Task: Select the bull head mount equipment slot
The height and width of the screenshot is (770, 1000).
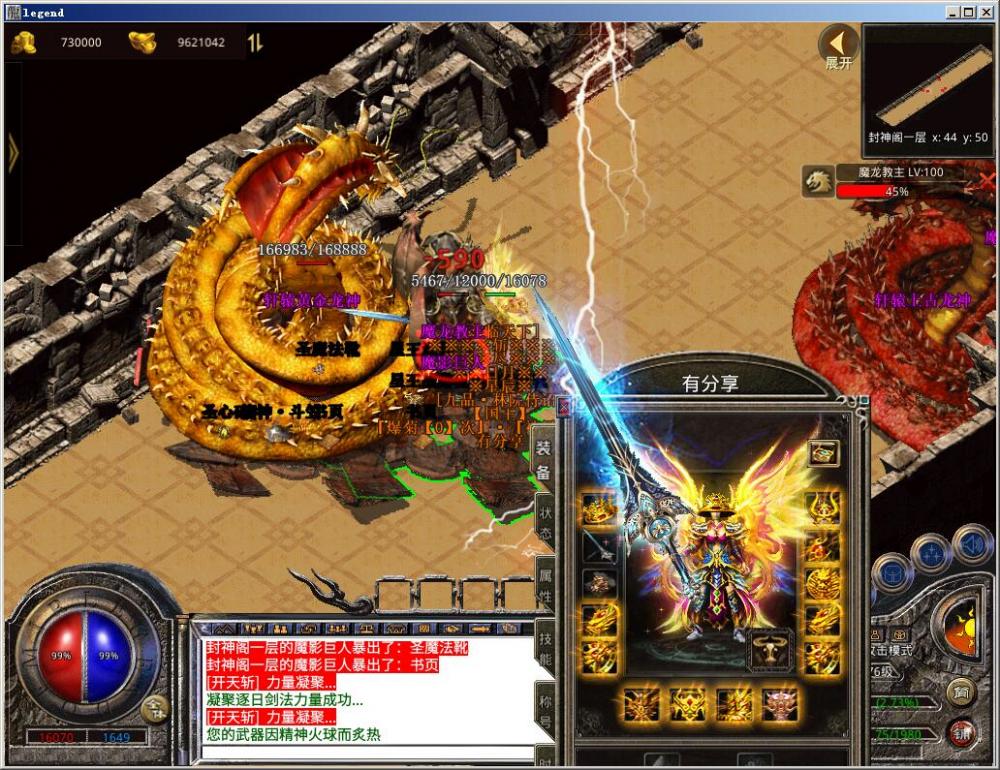Action: pos(771,648)
